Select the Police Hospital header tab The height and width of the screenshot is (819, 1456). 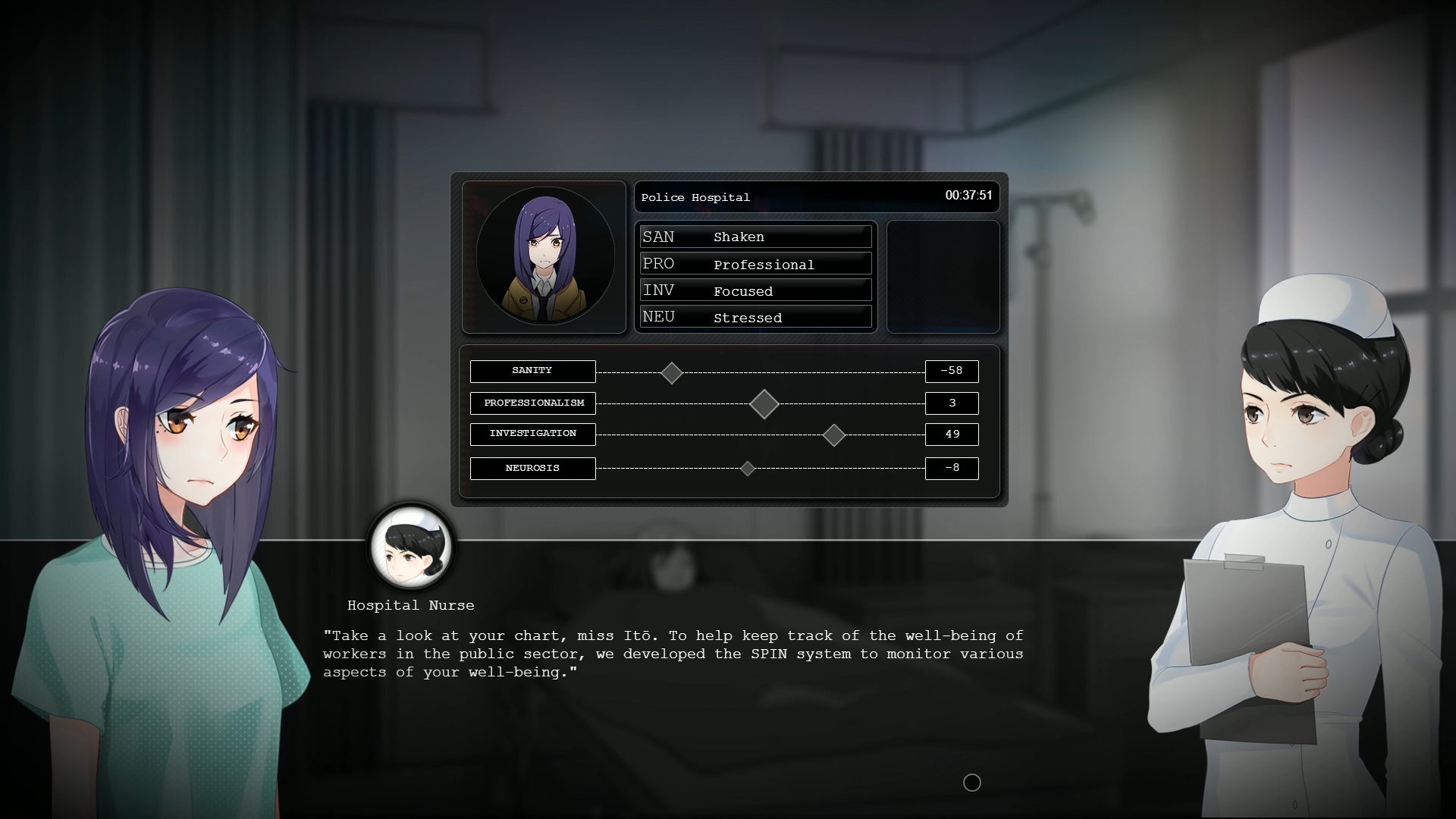[x=695, y=197]
